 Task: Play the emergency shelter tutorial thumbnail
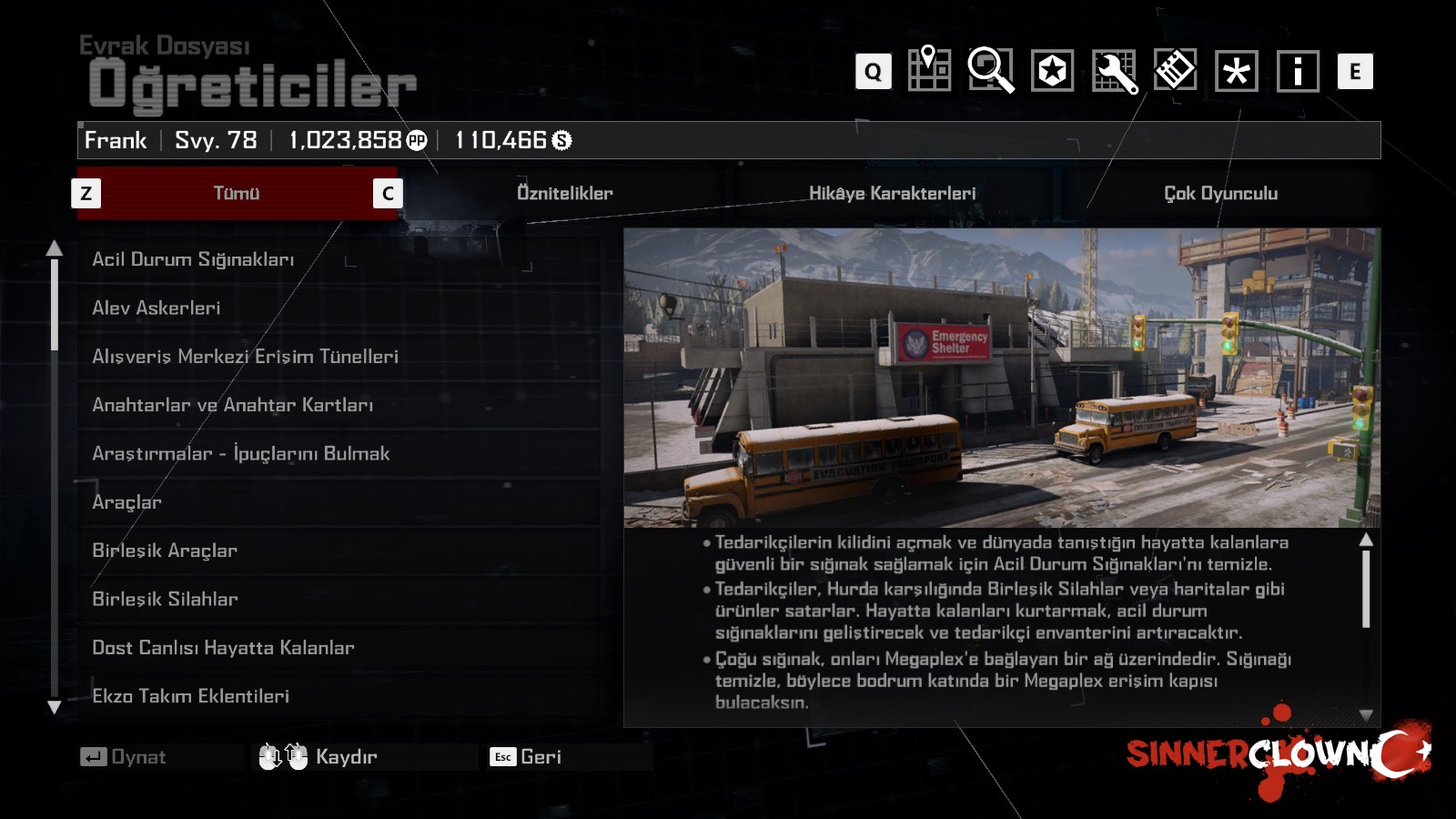(1001, 378)
